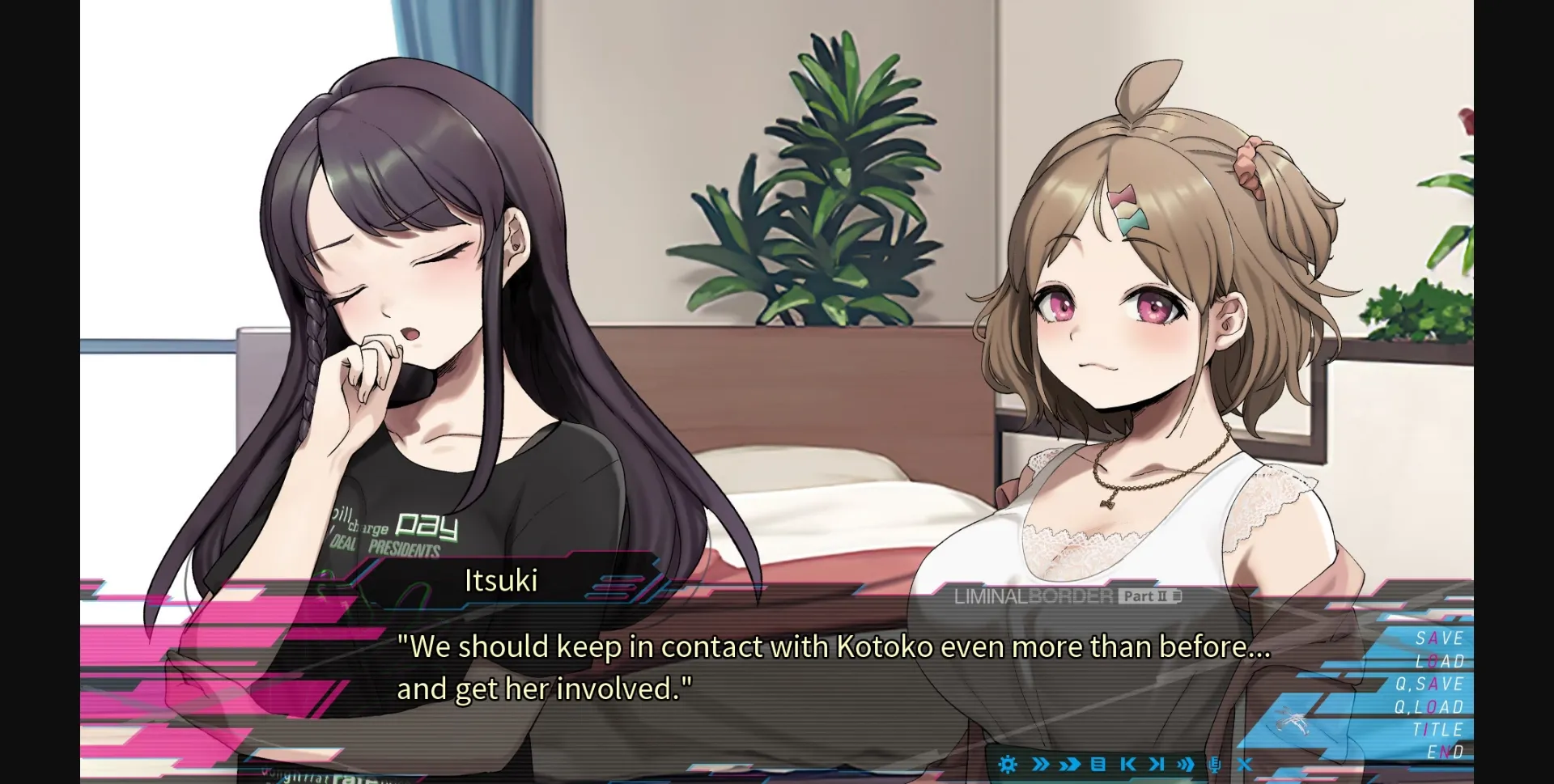Activate skip mode double-arrow icon
This screenshot has width=1554, height=784.
point(1041,764)
